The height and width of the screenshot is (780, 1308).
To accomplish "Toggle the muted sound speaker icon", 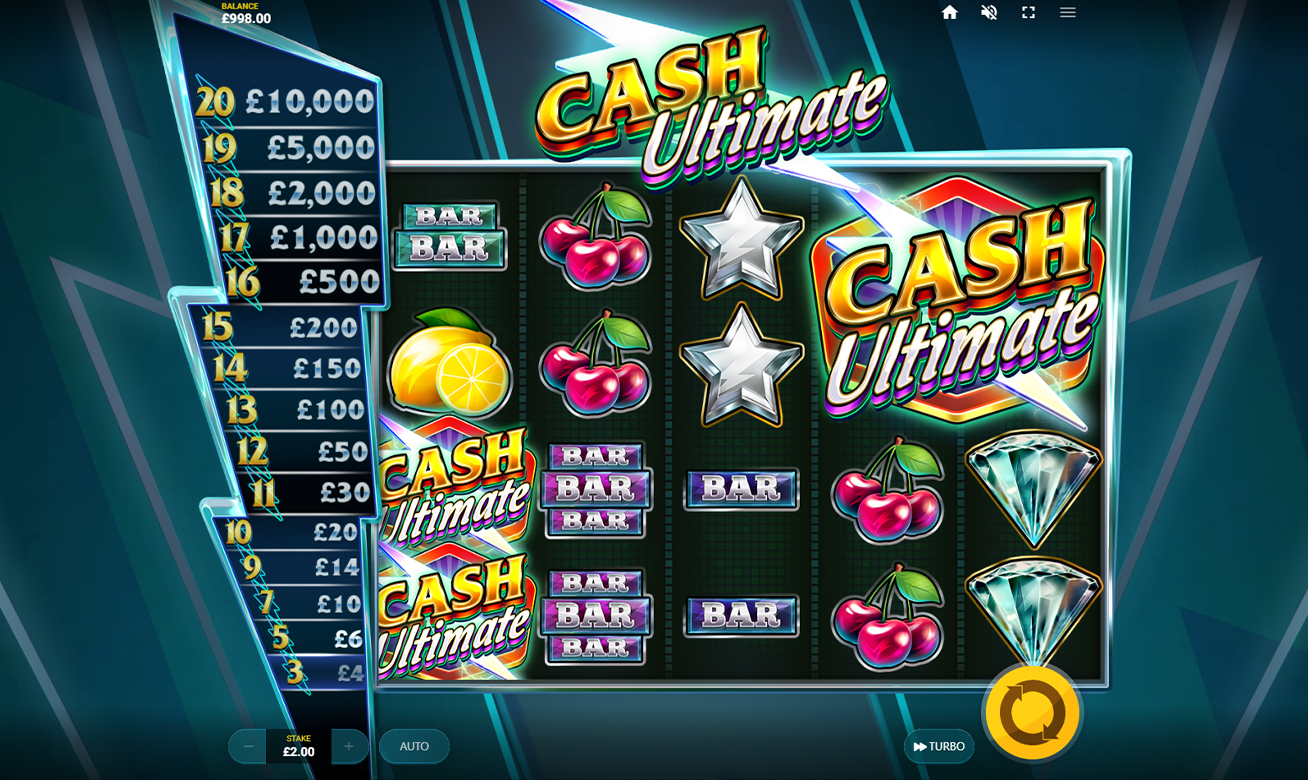I will 989,12.
